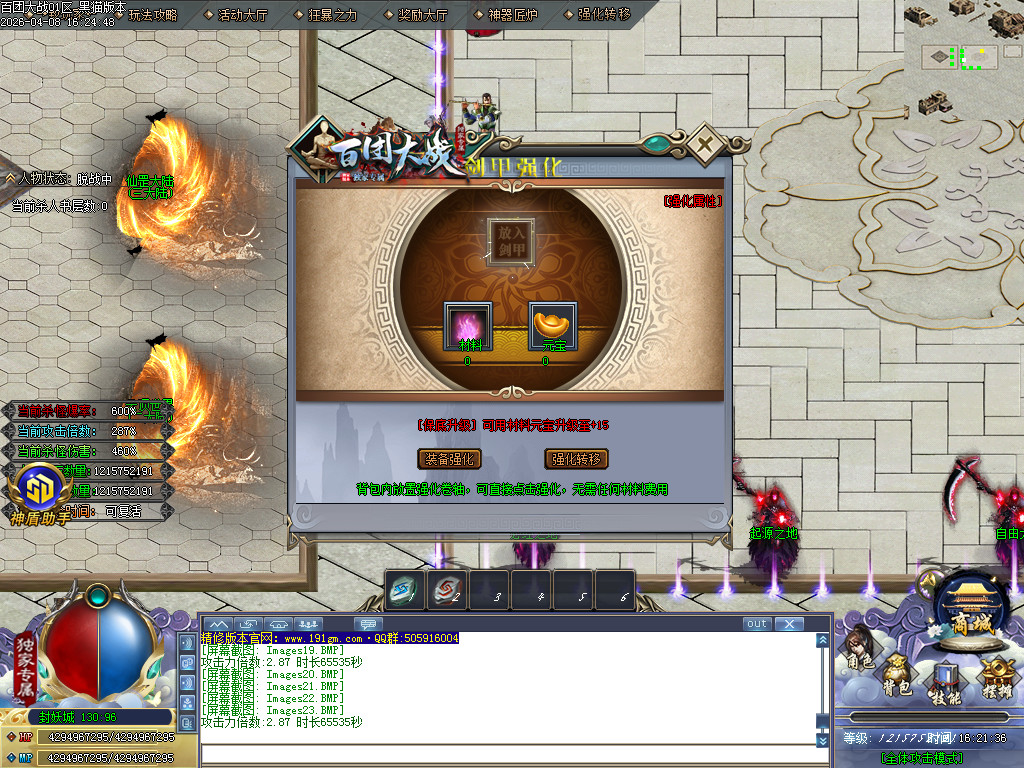Show the 强化属性 details
This screenshot has width=1024, height=768.
pos(692,201)
